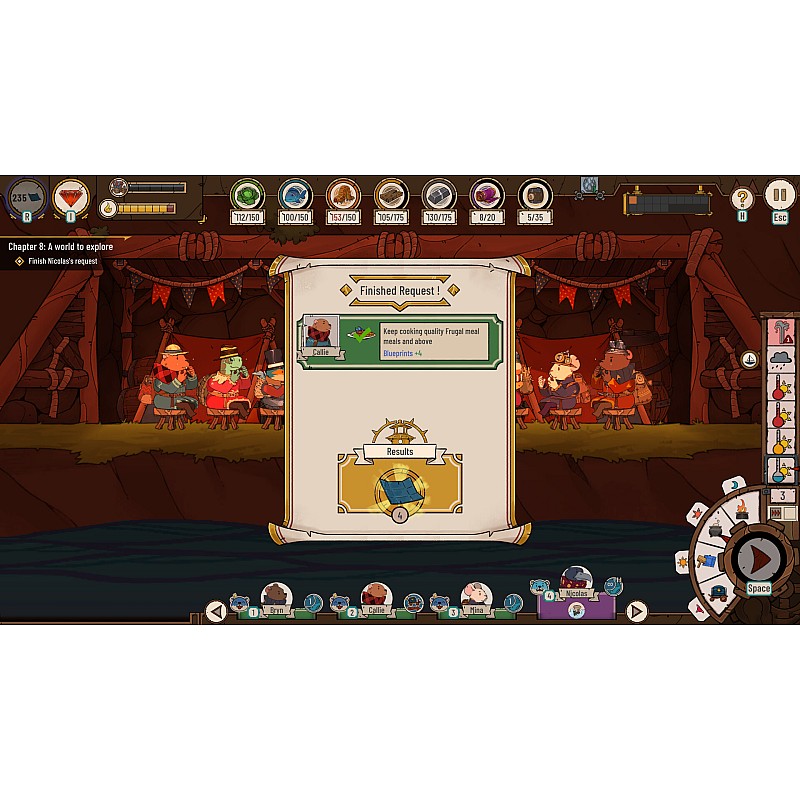The height and width of the screenshot is (800, 800).
Task: Advance time with the play button
Action: click(x=759, y=558)
